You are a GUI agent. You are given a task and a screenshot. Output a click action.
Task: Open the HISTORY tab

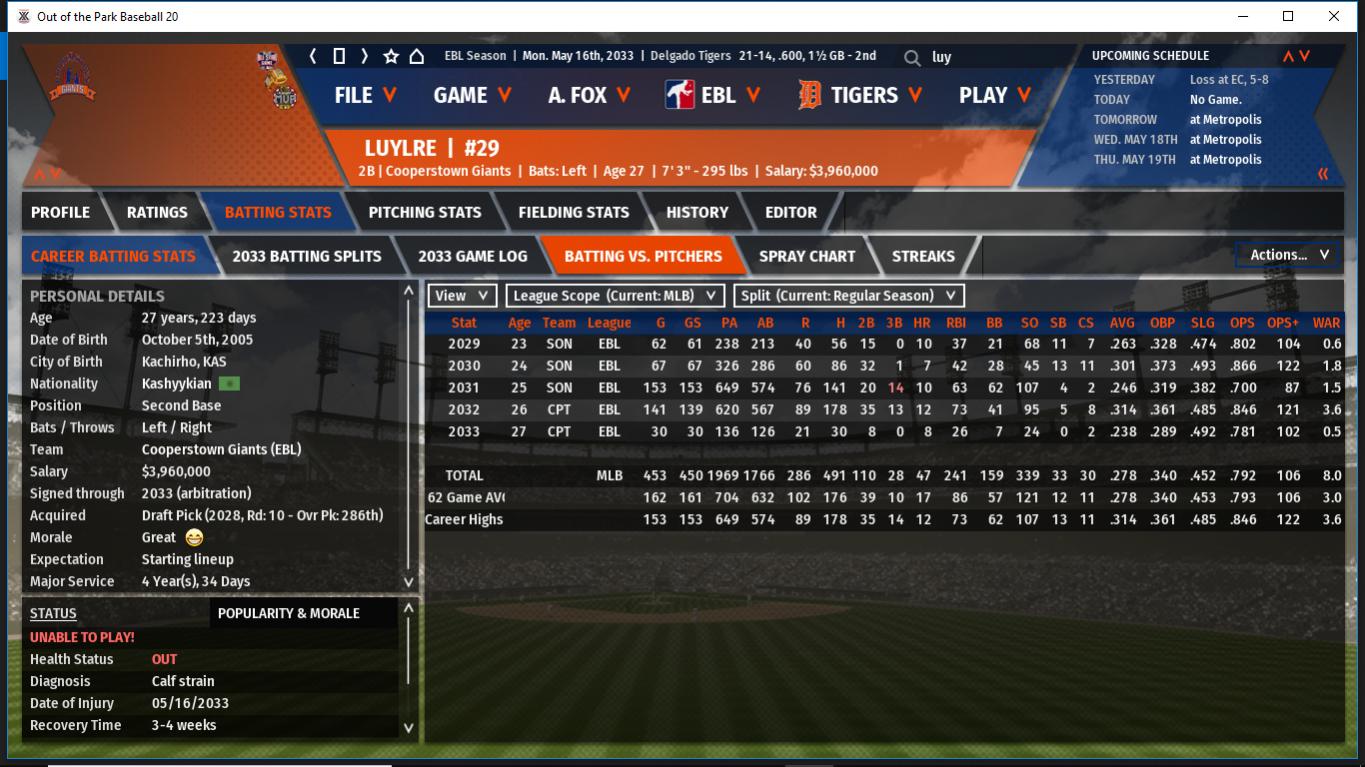click(697, 212)
